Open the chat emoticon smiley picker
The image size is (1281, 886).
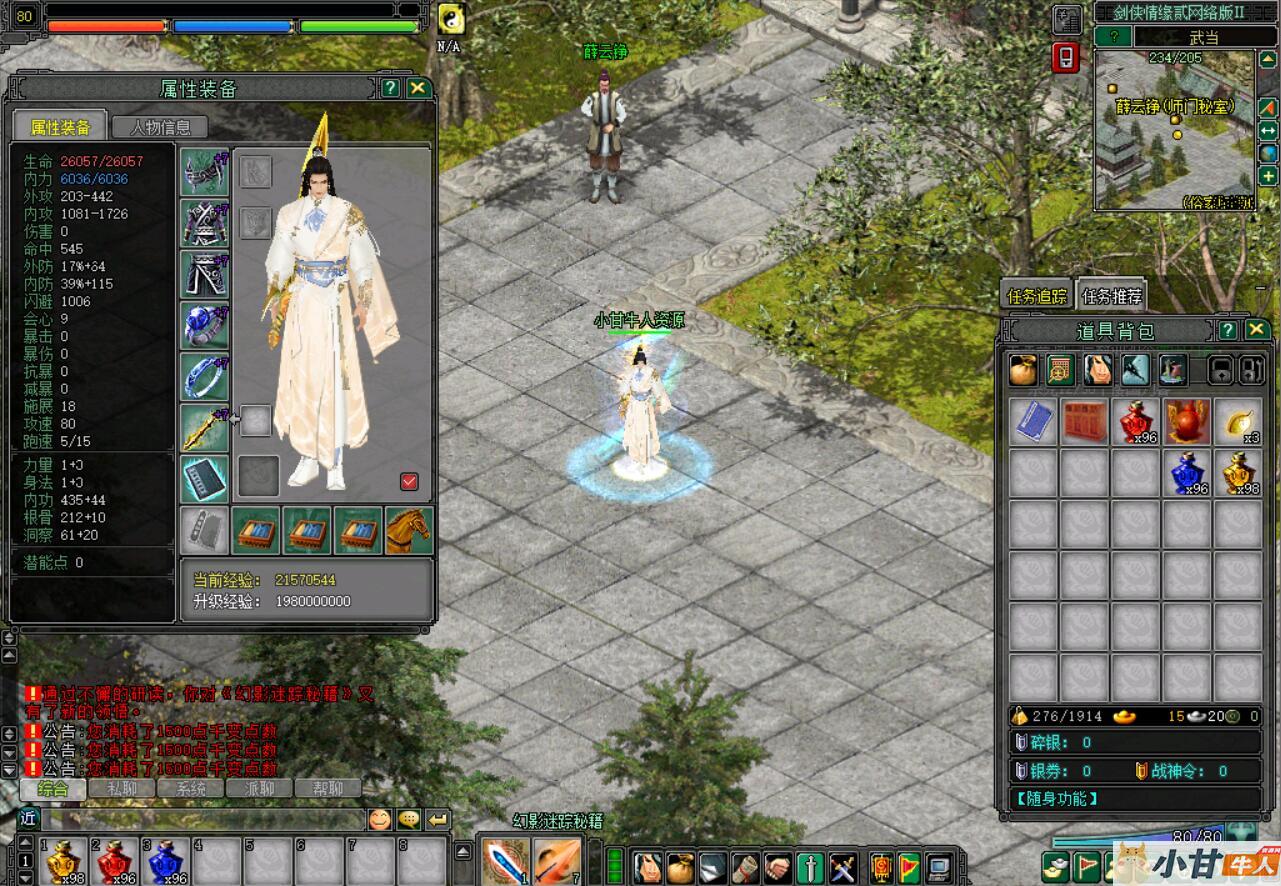coord(380,820)
